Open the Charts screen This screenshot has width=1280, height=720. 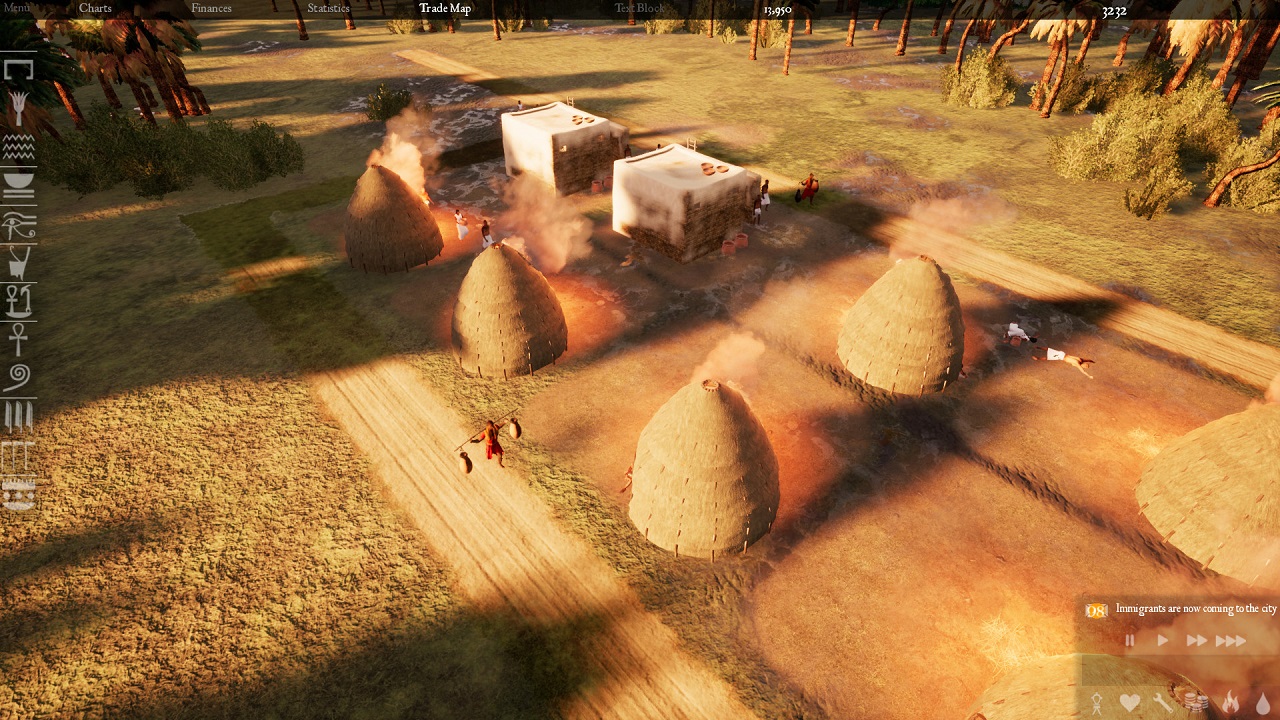pyautogui.click(x=95, y=8)
